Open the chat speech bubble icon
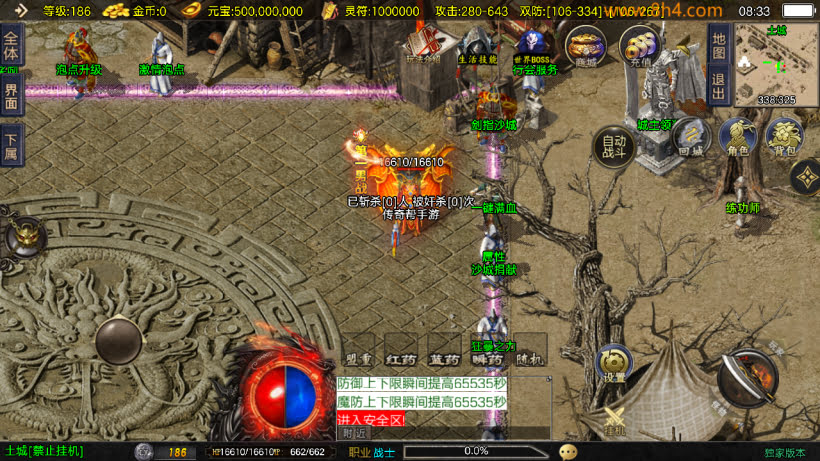820x461 pixels. (x=568, y=451)
